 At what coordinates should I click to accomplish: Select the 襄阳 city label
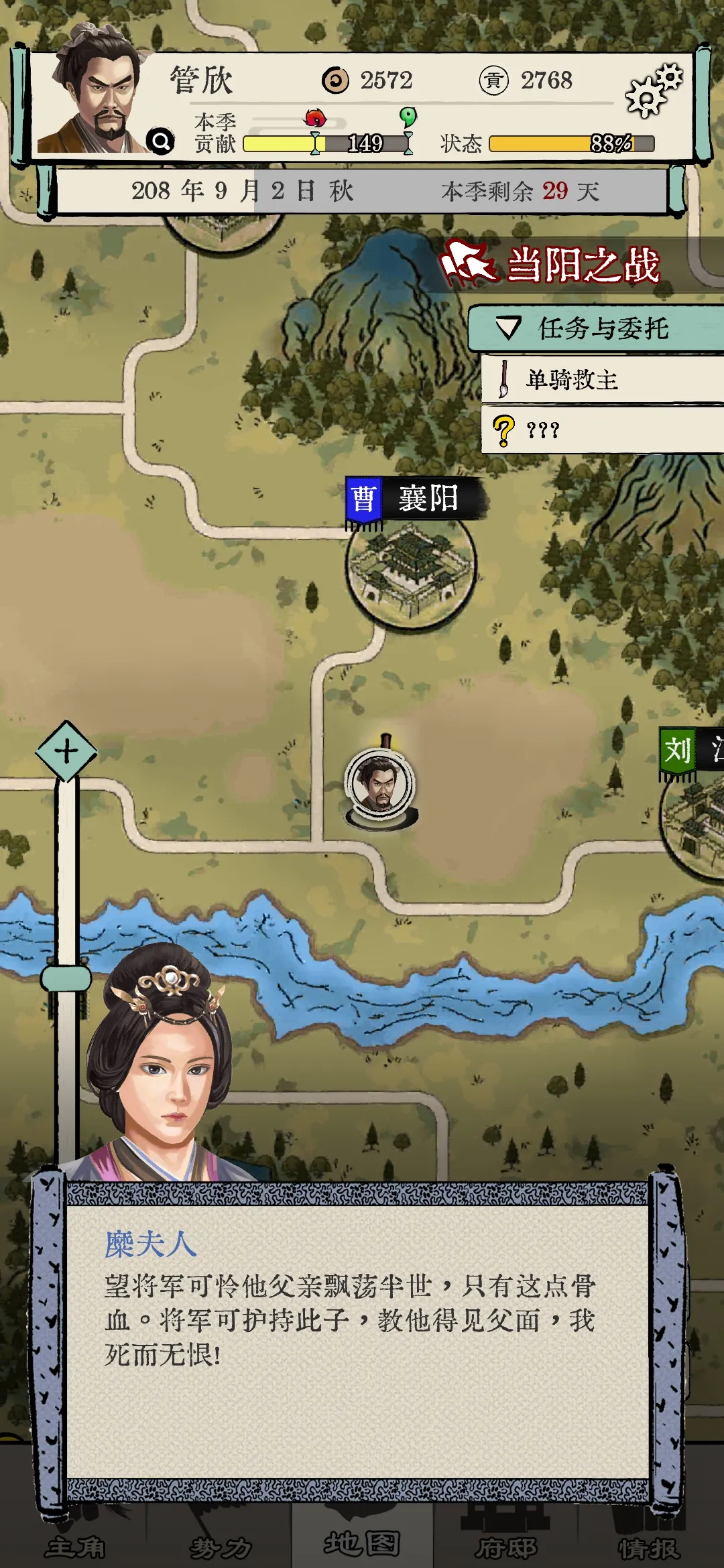416,500
